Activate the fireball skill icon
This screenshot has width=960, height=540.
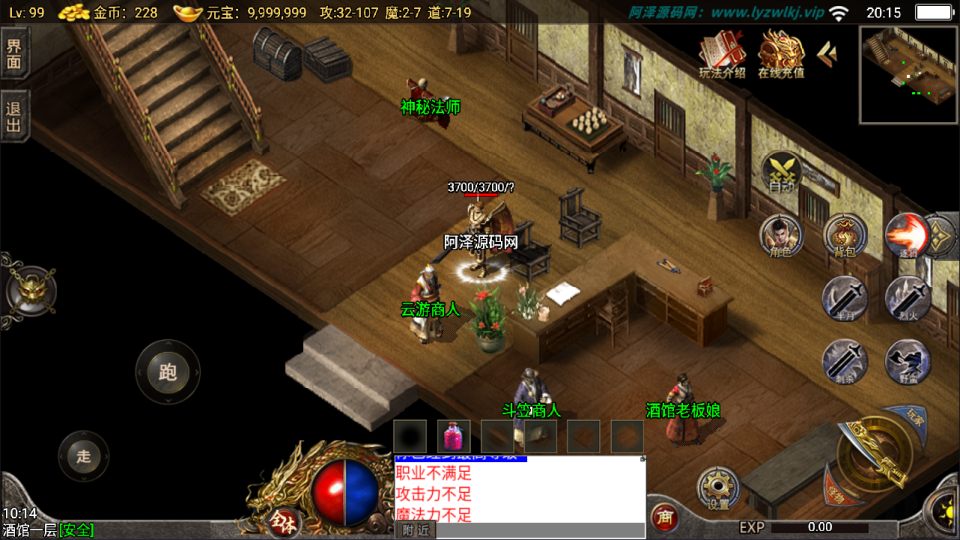click(906, 236)
